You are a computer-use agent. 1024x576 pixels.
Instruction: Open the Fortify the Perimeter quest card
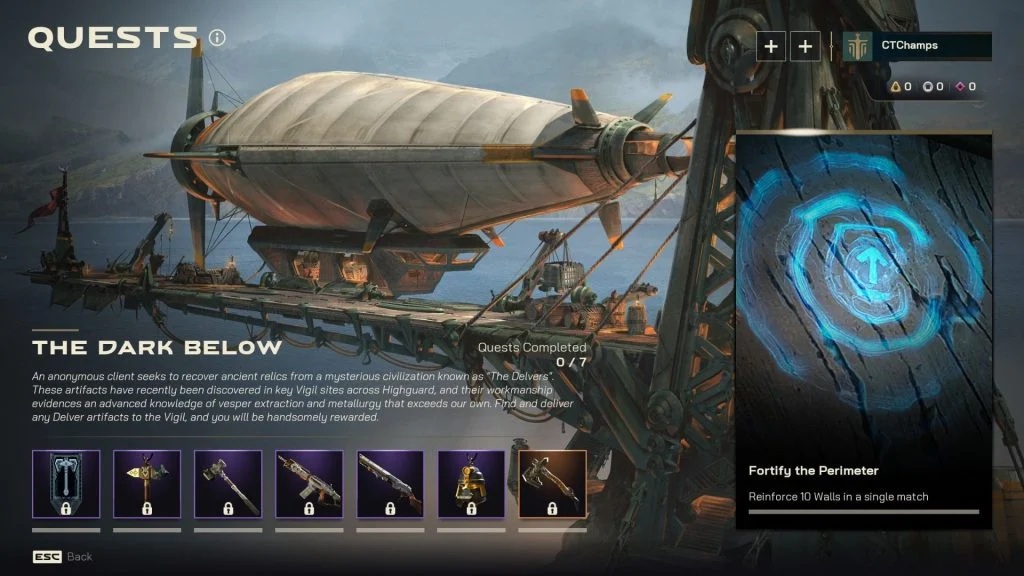tap(864, 330)
